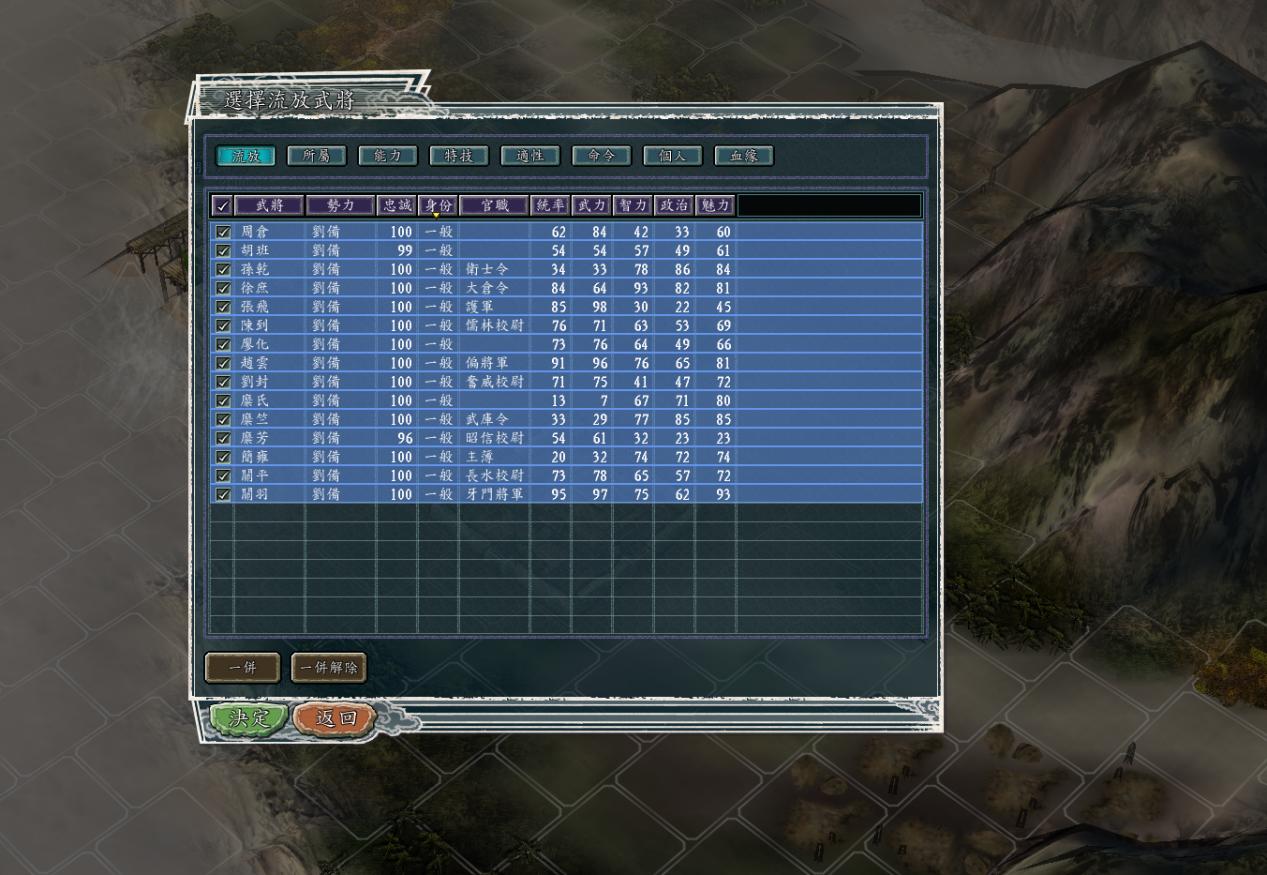View the 個人 tab
The image size is (1267, 875).
click(x=672, y=156)
